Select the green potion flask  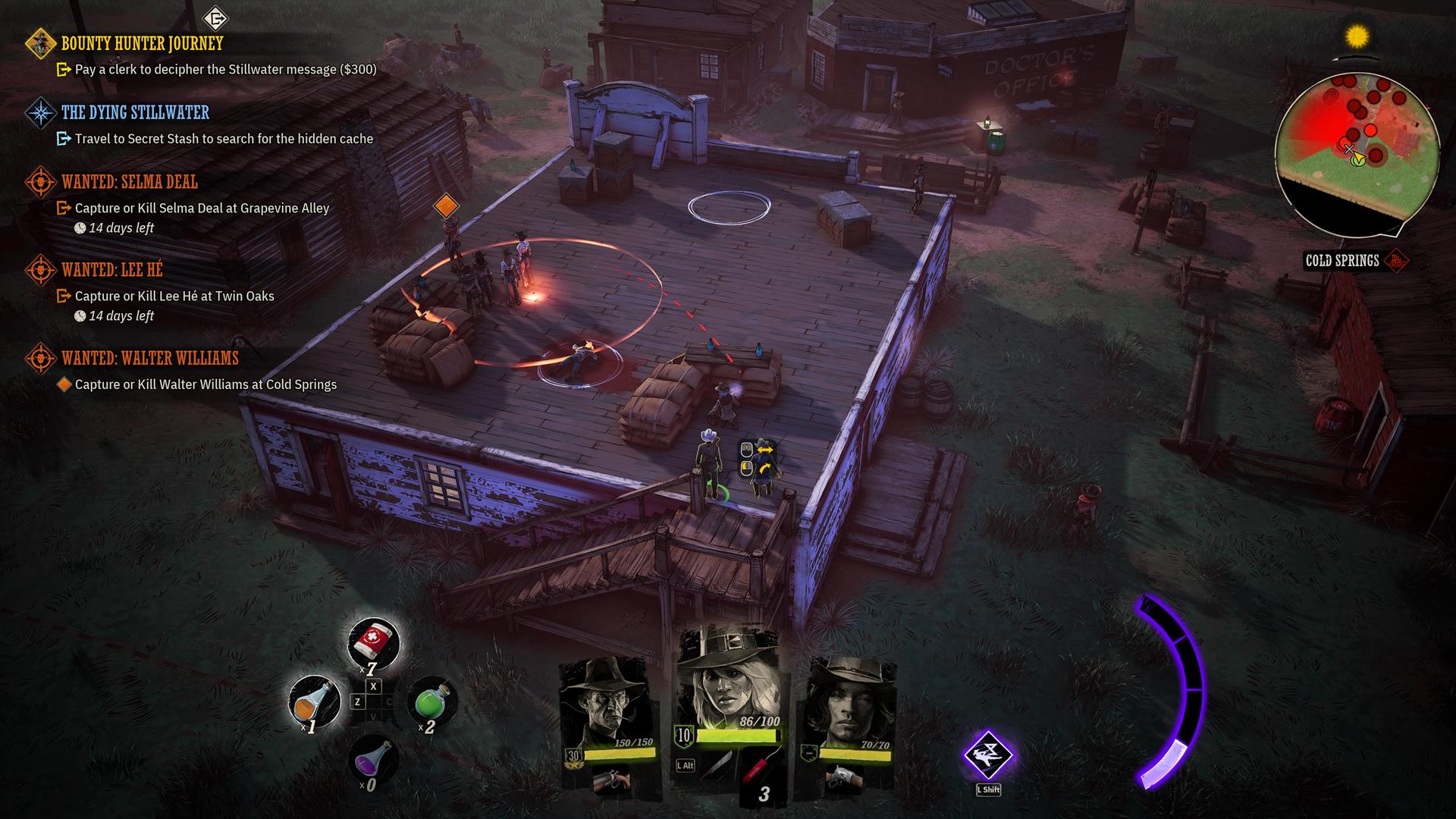(432, 701)
